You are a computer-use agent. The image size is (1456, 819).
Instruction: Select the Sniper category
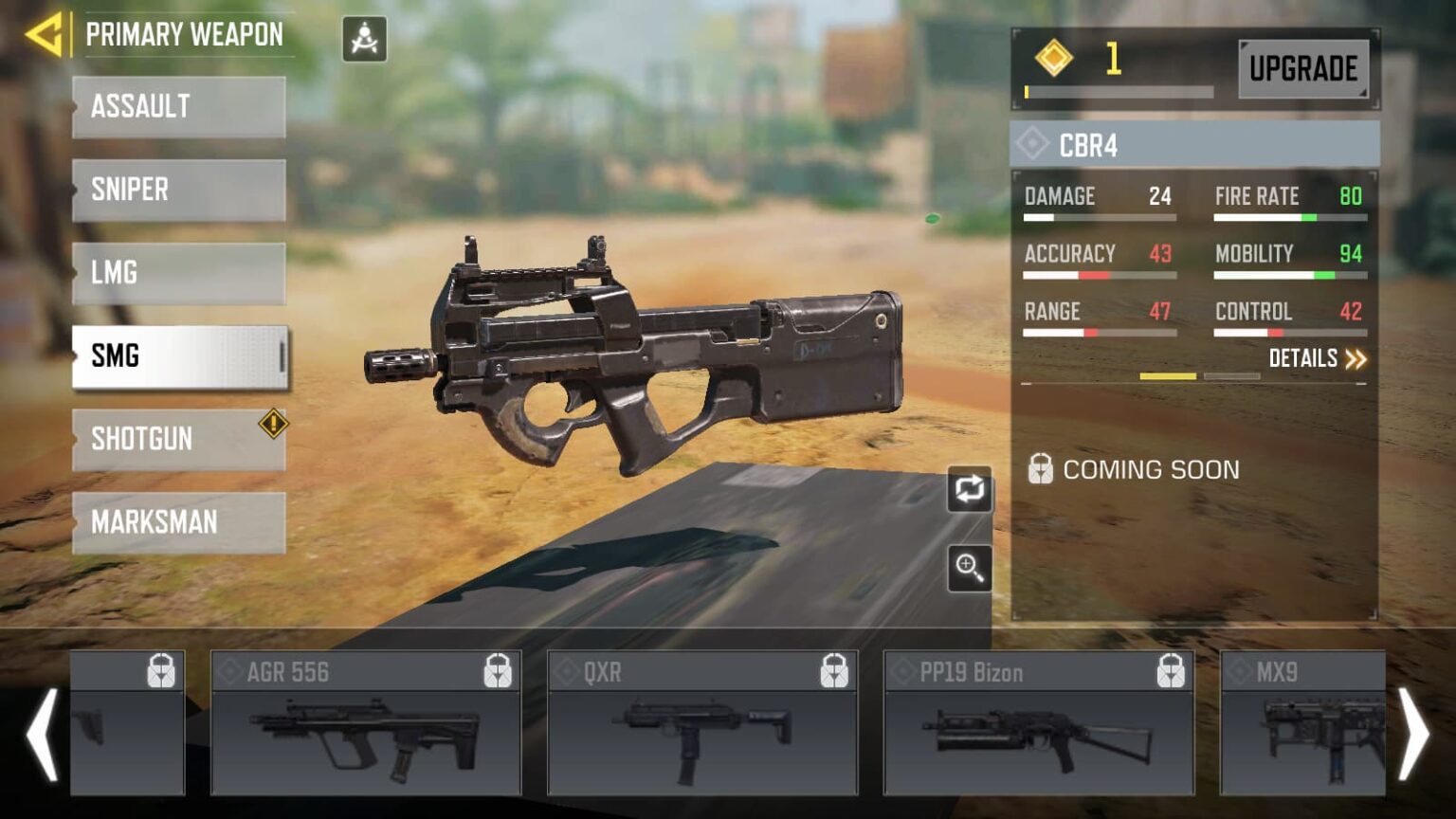[178, 191]
